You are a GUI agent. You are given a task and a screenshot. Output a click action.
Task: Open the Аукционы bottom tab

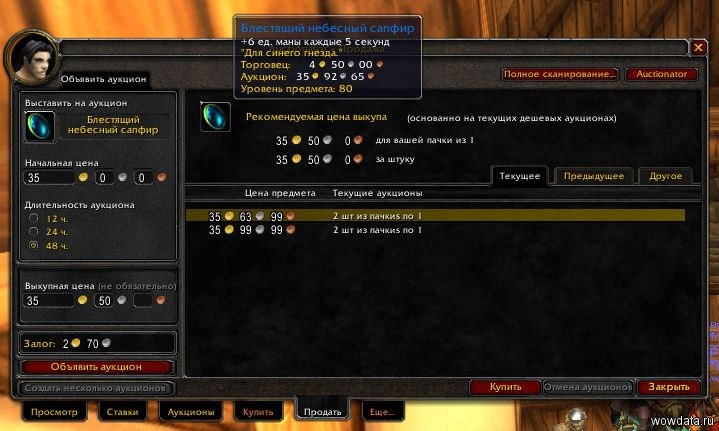[189, 411]
